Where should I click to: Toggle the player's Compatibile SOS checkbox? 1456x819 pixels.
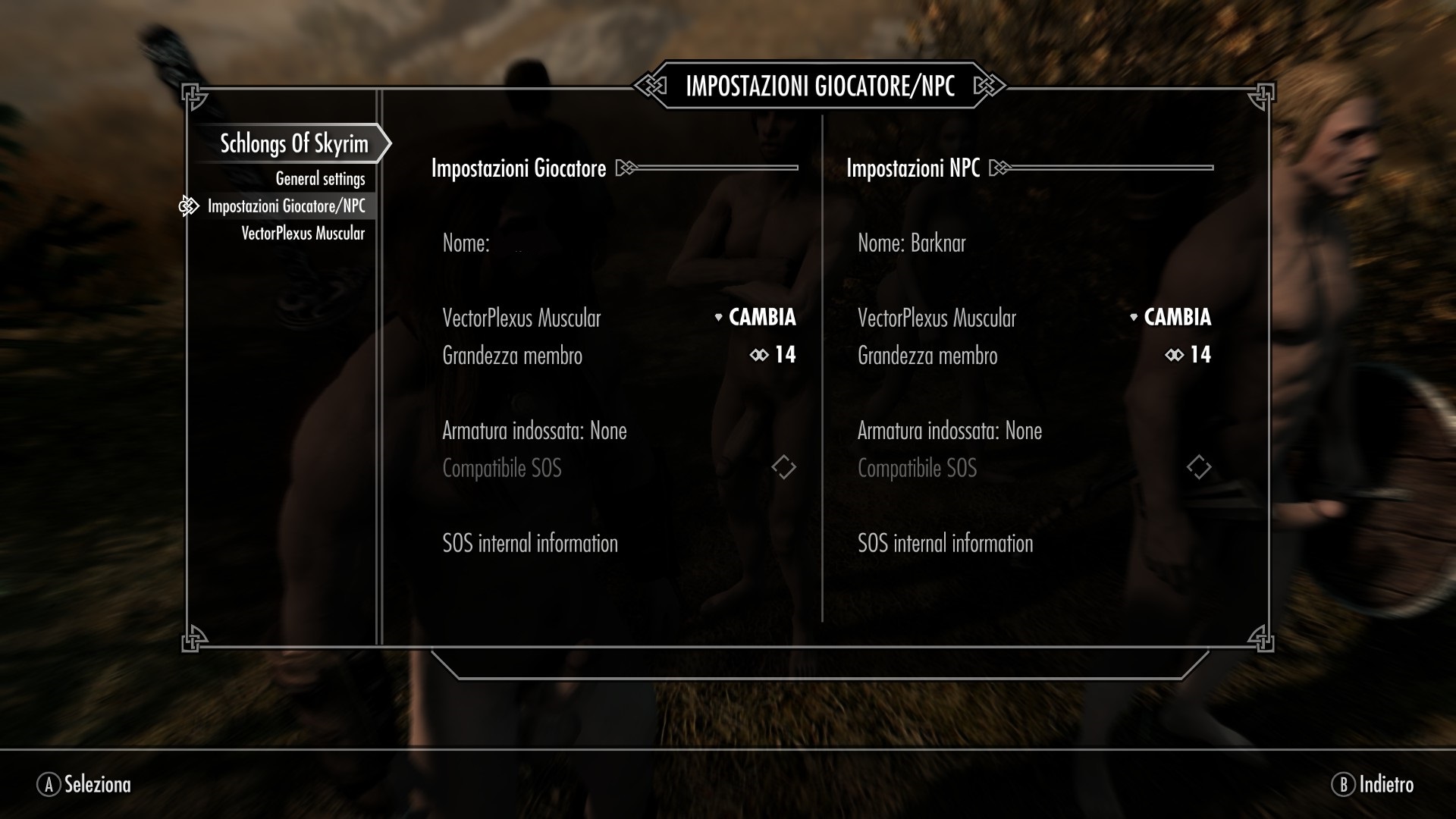click(783, 467)
